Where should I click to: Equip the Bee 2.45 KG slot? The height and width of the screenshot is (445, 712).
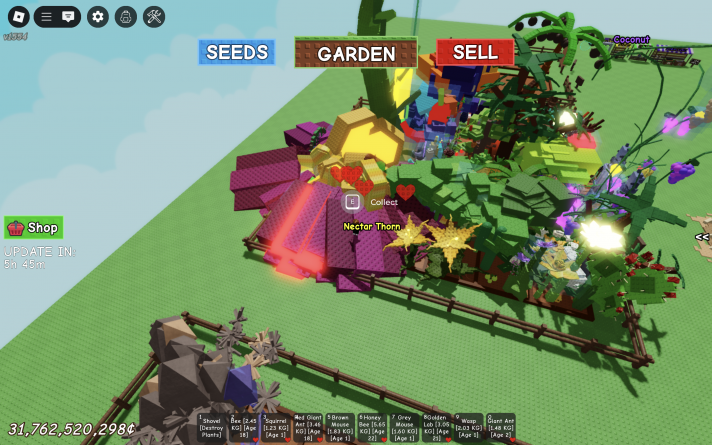click(x=244, y=427)
